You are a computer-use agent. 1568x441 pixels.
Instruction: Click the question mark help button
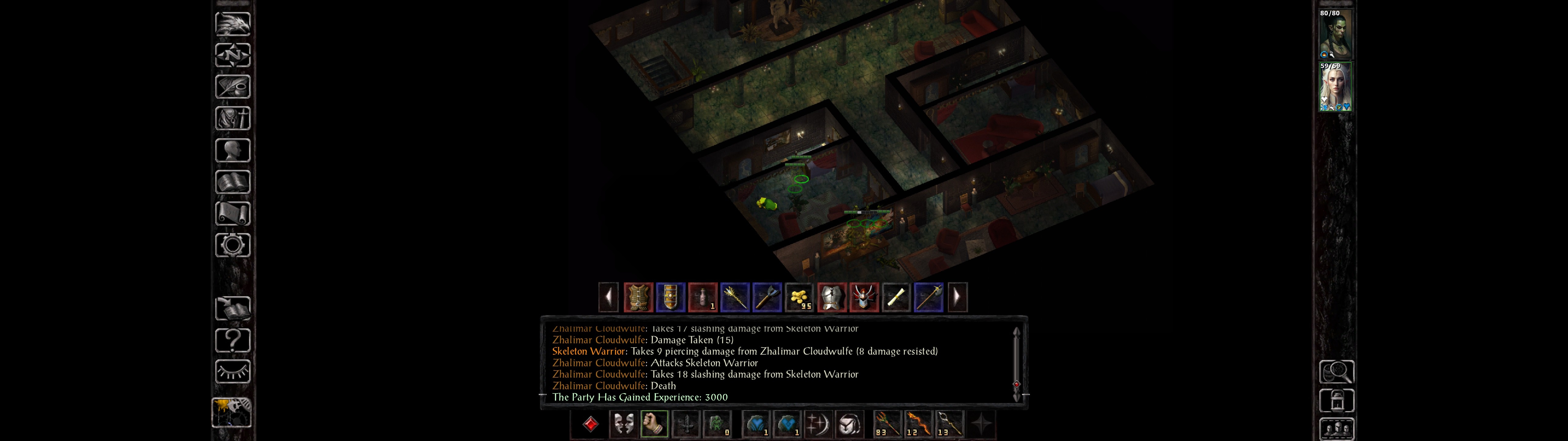(232, 340)
